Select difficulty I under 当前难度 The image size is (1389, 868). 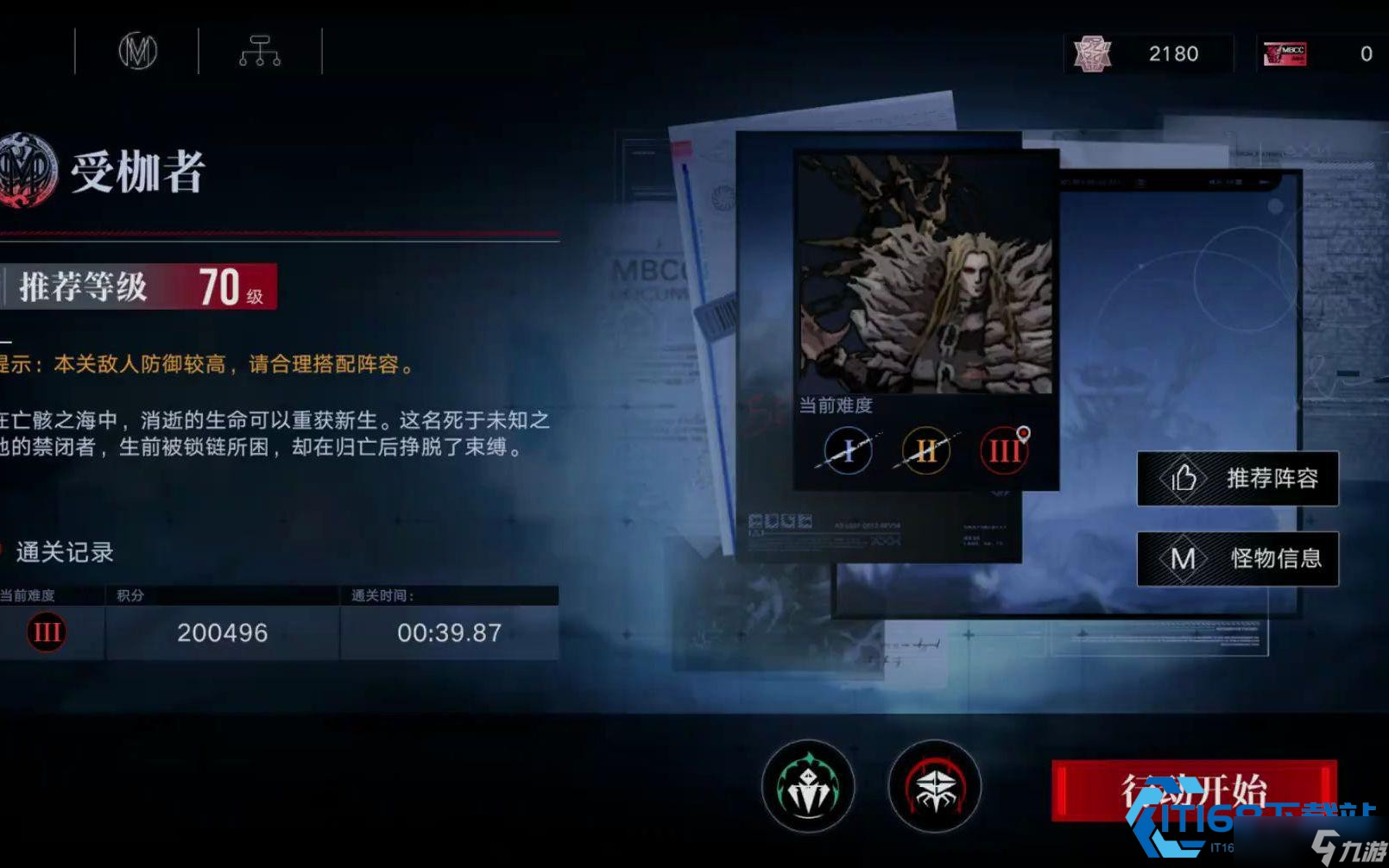846,450
